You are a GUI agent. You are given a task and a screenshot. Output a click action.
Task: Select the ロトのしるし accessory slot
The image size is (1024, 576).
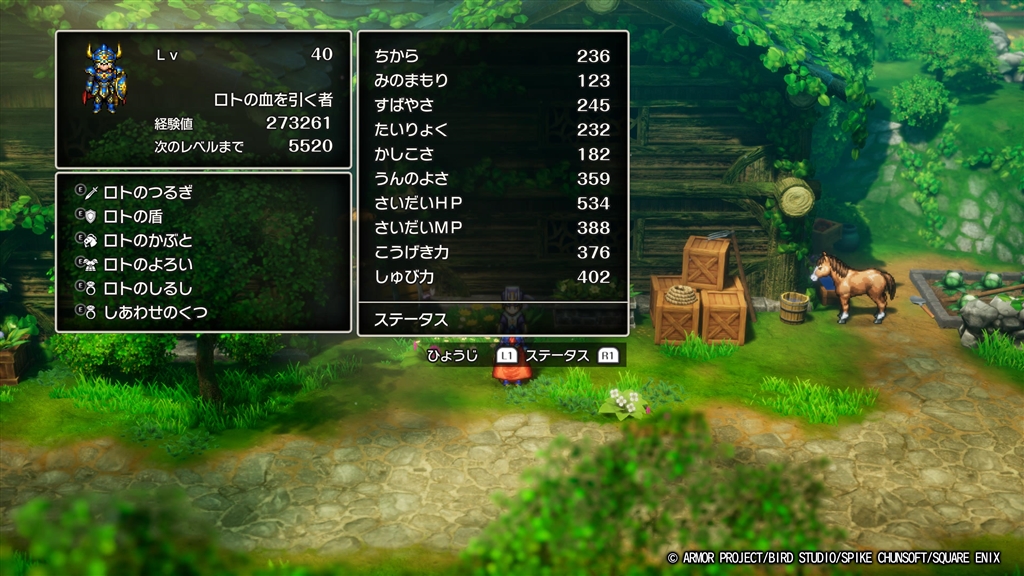[149, 289]
